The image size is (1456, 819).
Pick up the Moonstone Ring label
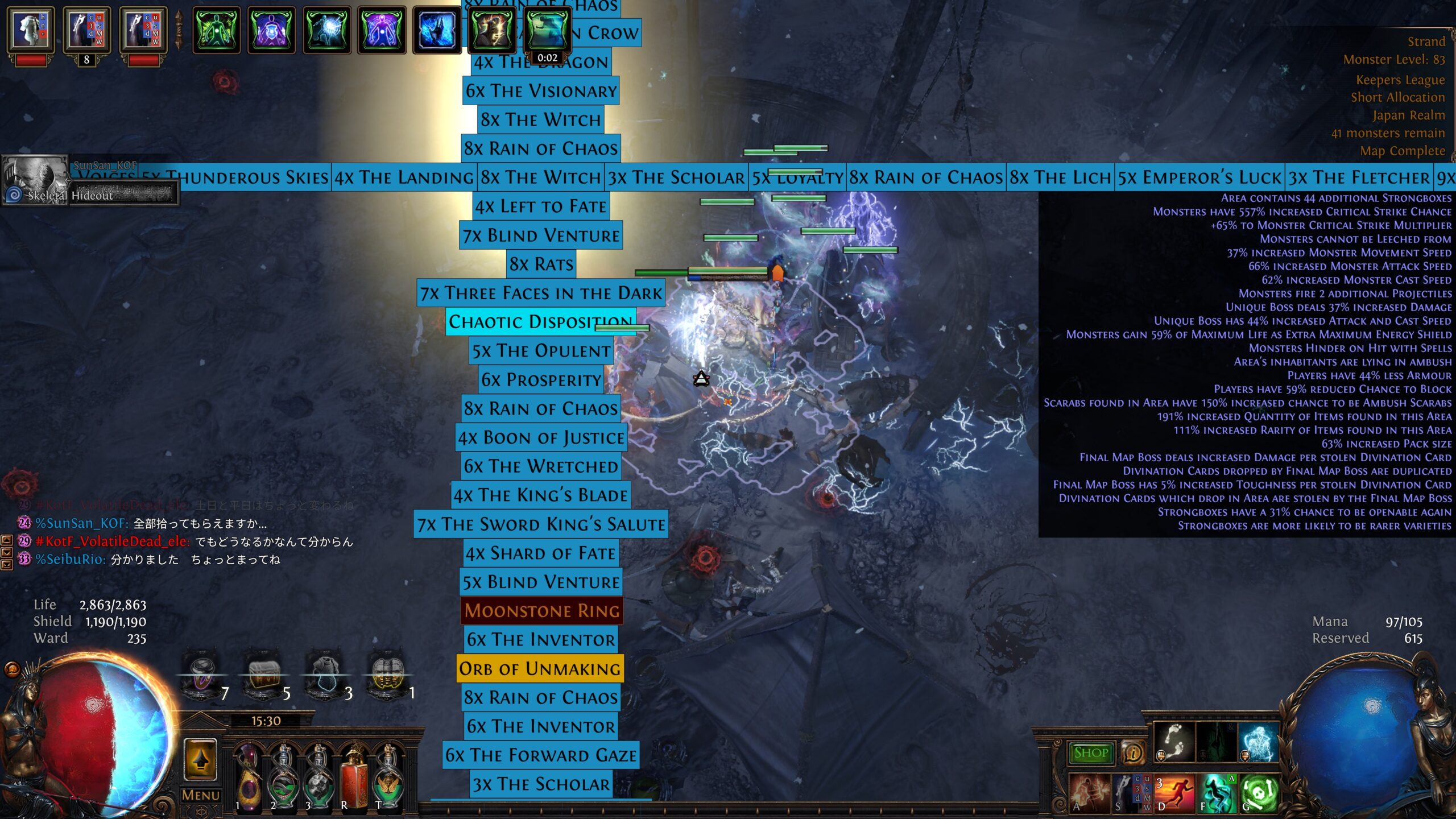(541, 610)
